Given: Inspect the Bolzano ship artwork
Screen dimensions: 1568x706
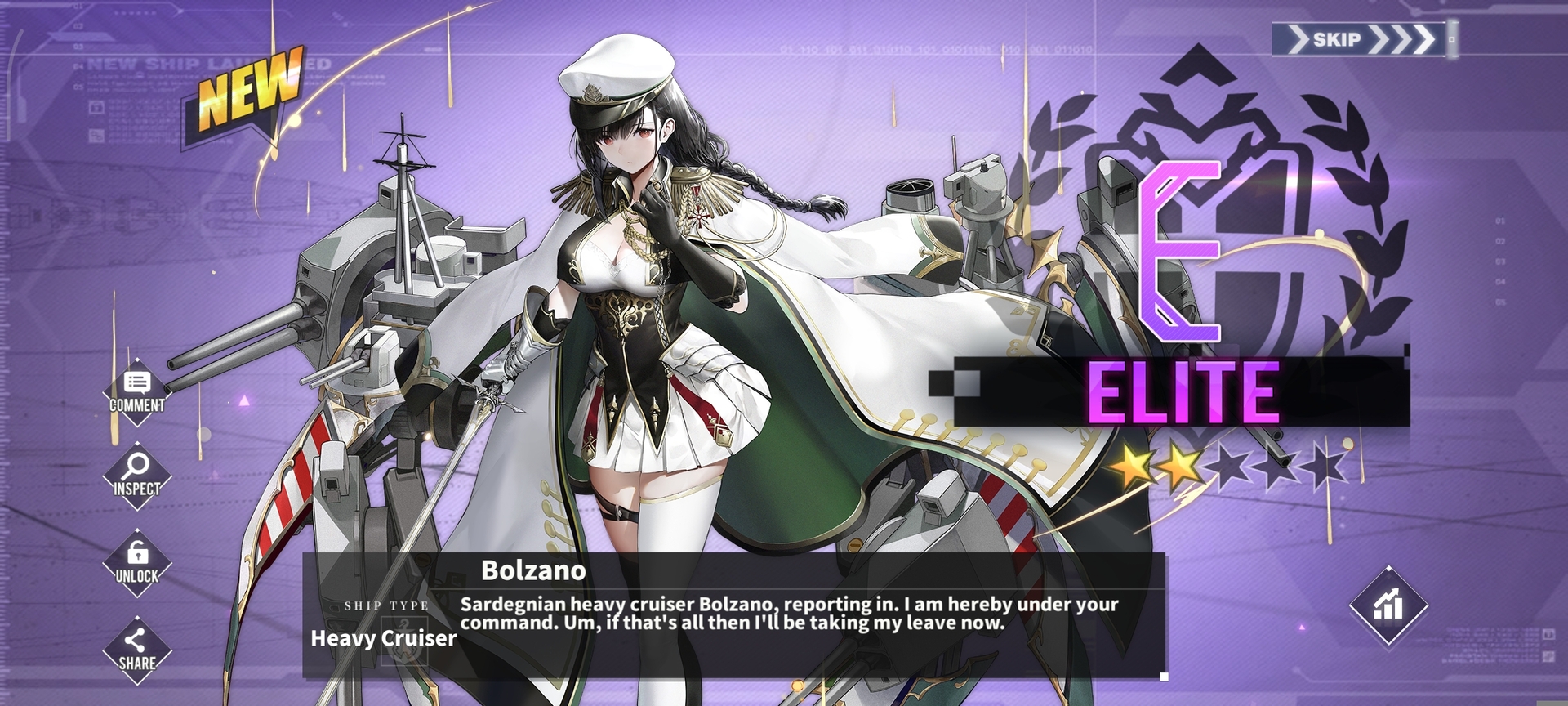Looking at the screenshot, I should click(137, 476).
